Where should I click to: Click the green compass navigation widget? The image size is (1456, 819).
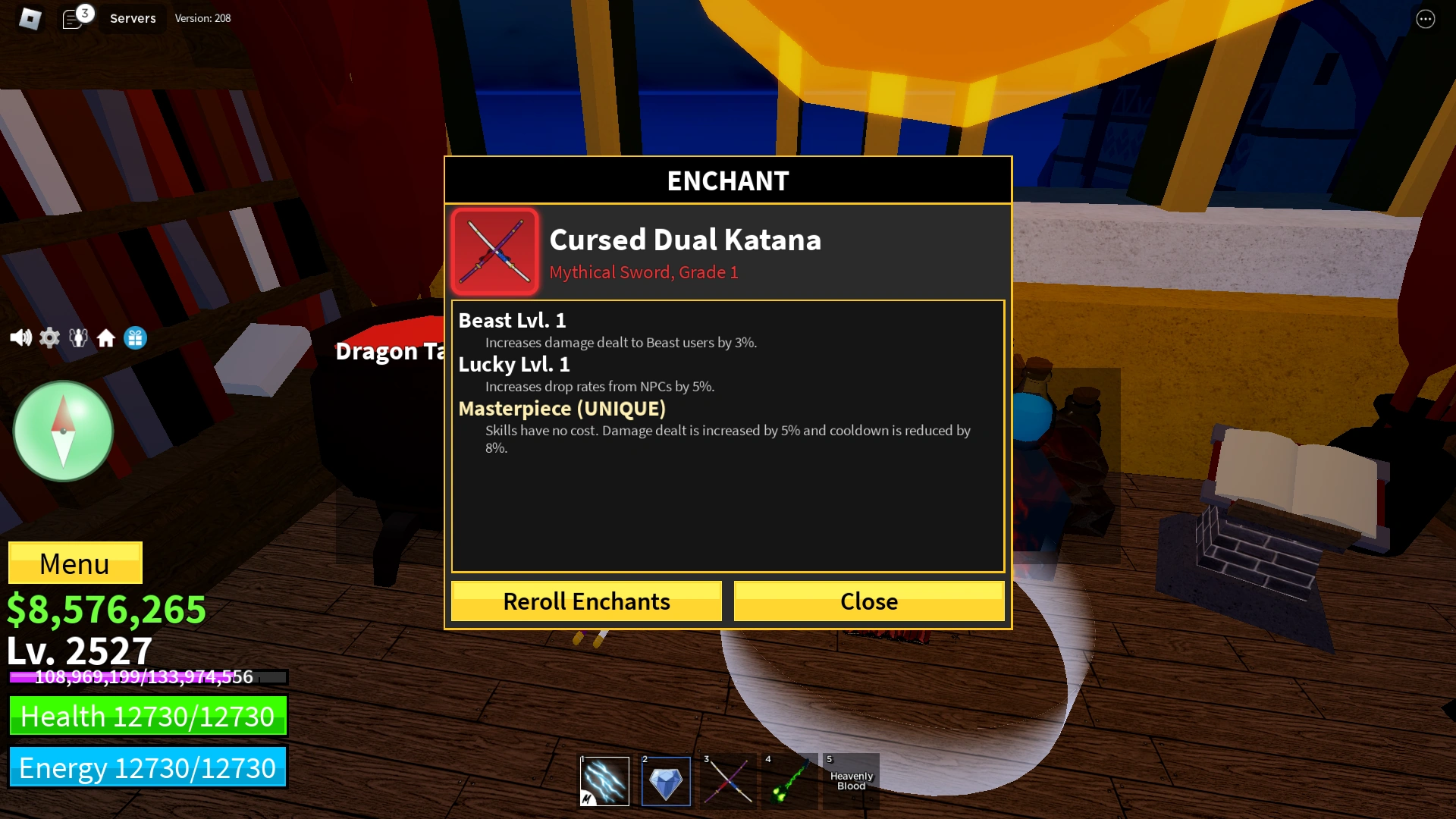[x=63, y=430]
